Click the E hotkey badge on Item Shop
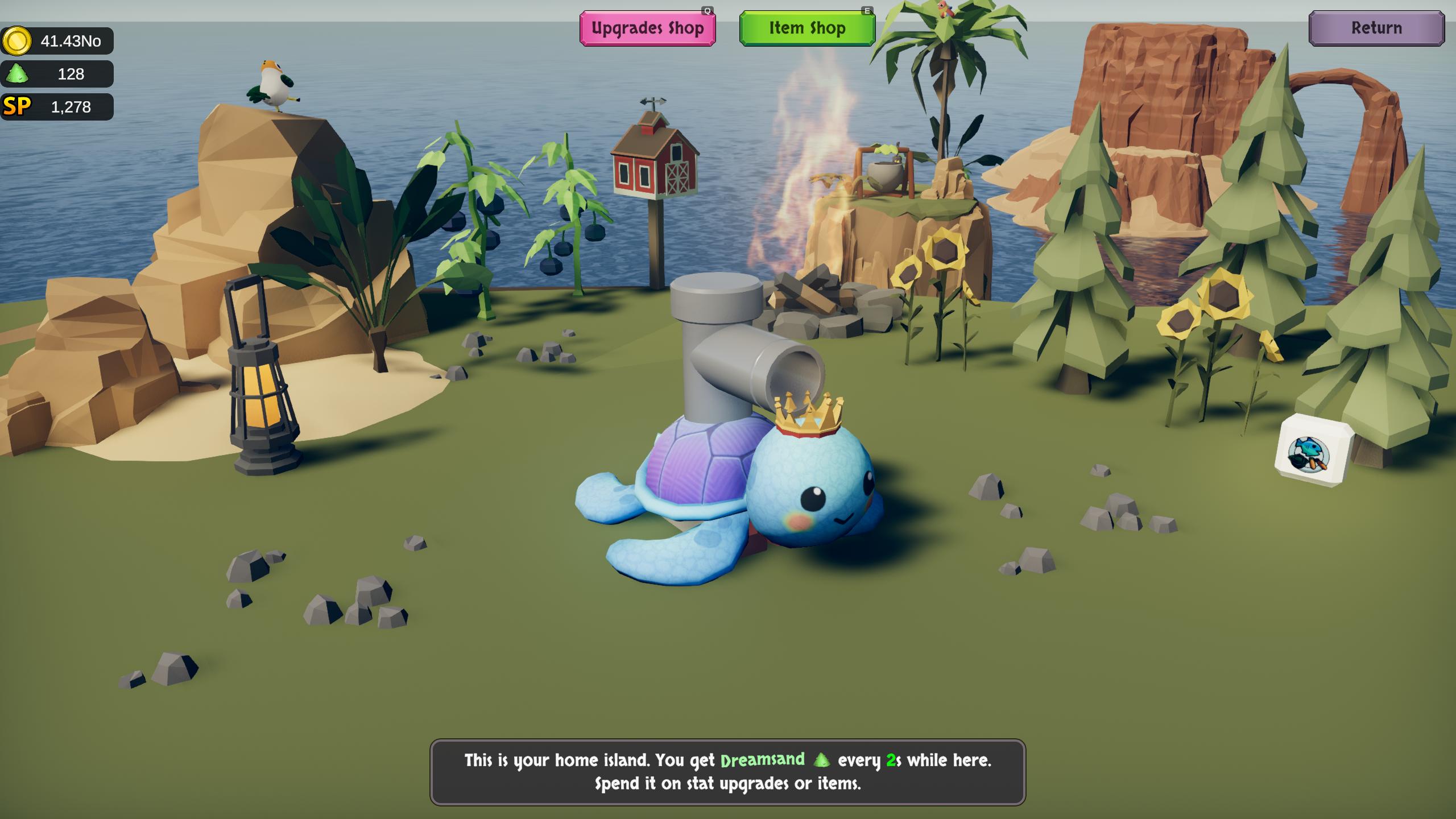The image size is (1456, 819). pos(868,10)
